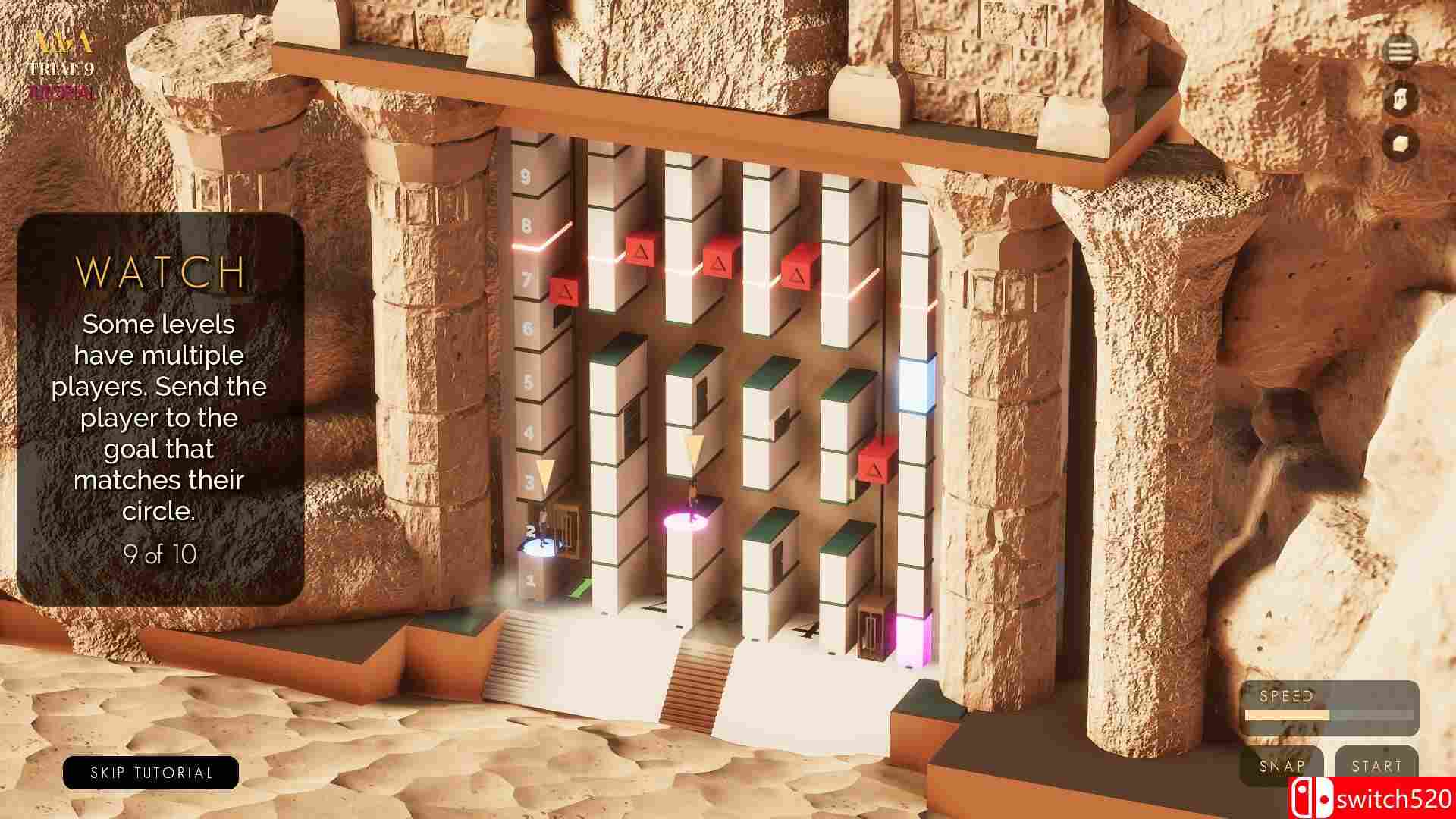Select the cube icon in the right sidebar

[x=1399, y=142]
